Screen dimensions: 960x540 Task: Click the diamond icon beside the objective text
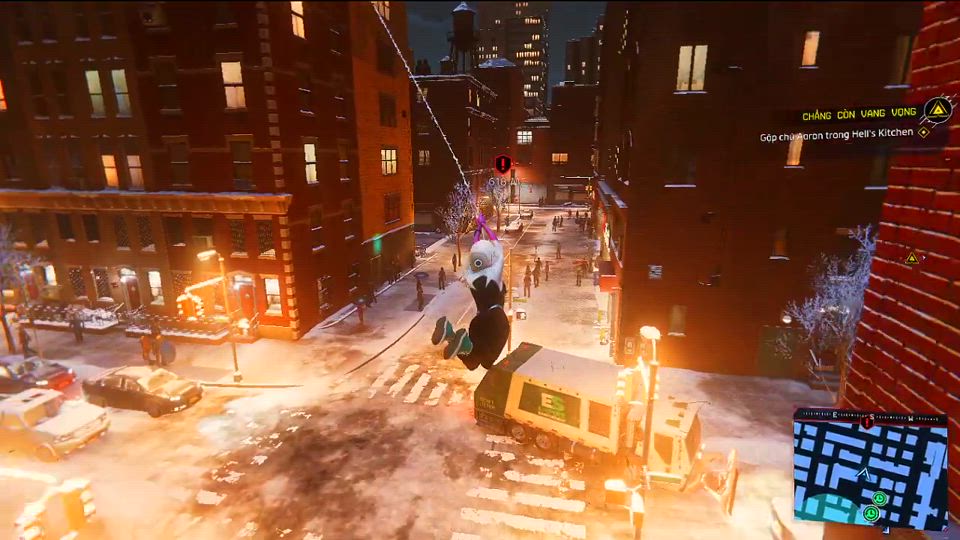pos(925,132)
